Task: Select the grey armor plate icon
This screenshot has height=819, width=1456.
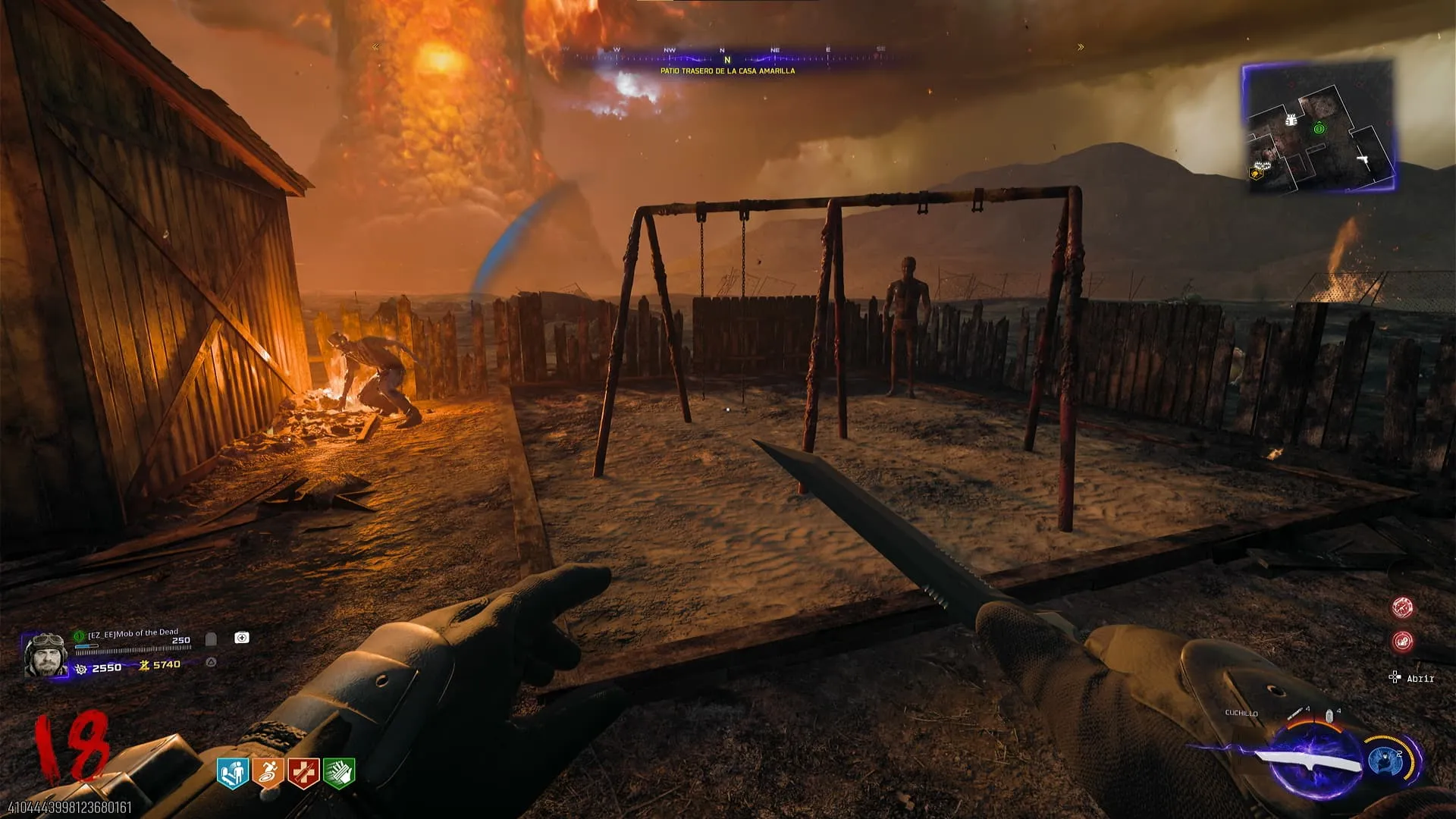Action: pos(211,639)
